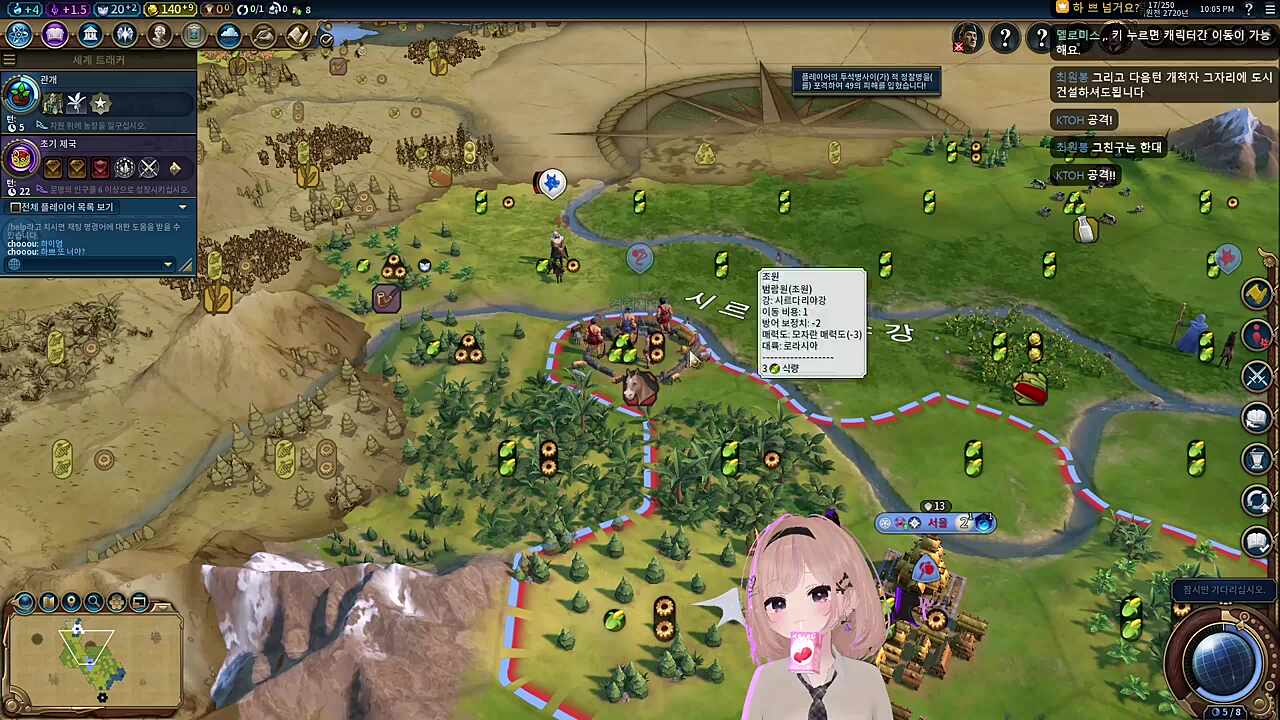Image resolution: width=1280 pixels, height=720 pixels.
Task: Open the player leader portrait
Action: pyautogui.click(x=967, y=38)
